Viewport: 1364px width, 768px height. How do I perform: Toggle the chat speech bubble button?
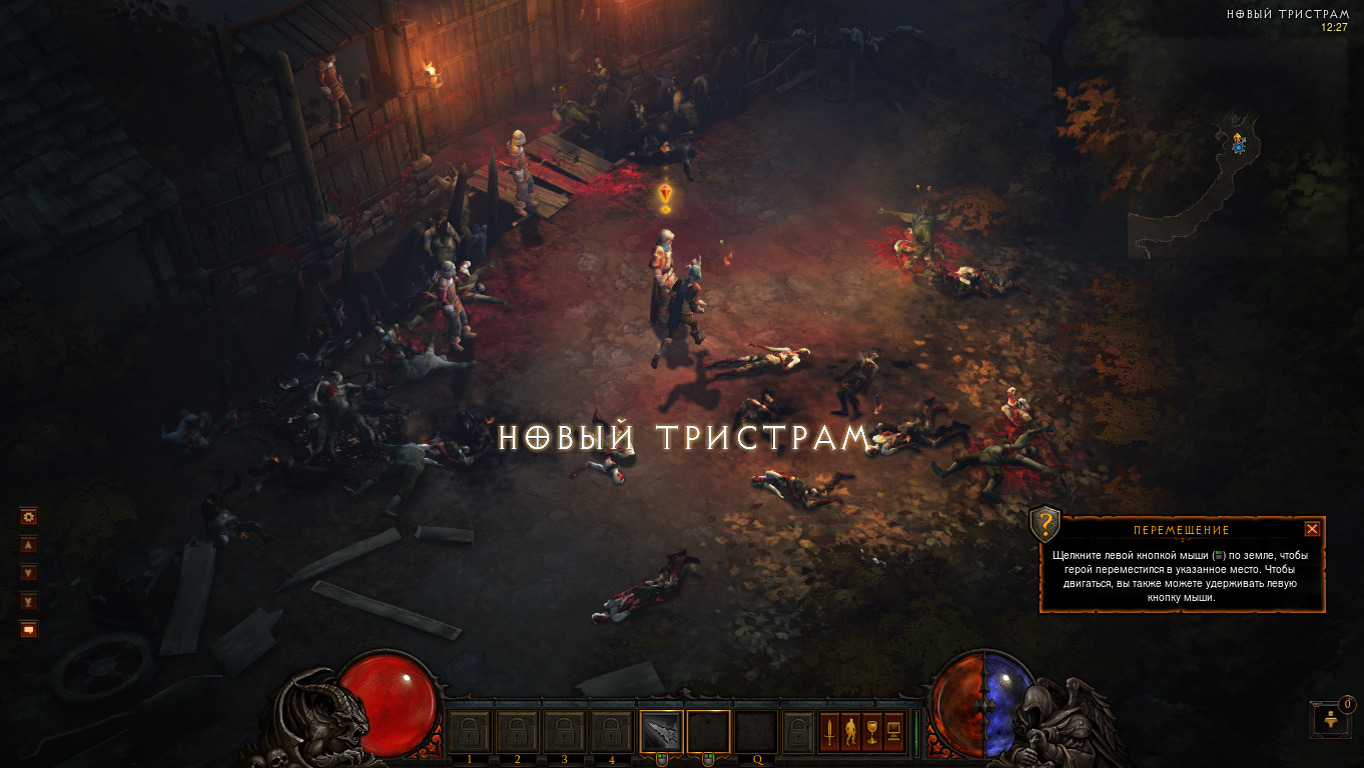point(28,629)
